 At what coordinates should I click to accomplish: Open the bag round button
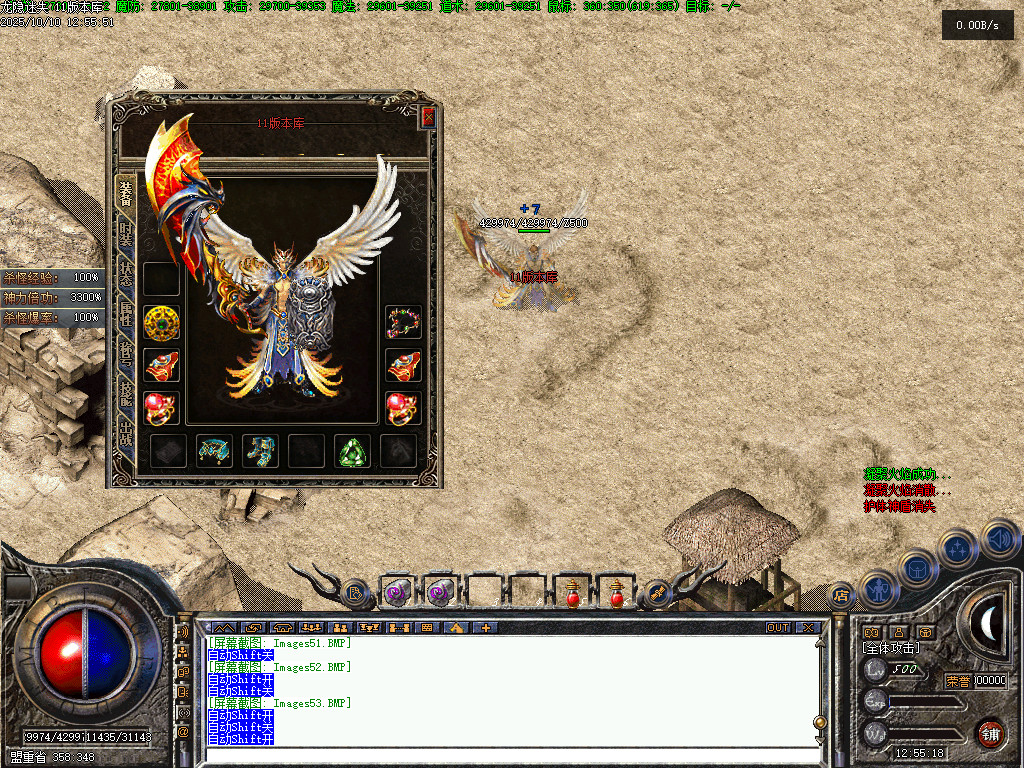pyautogui.click(x=918, y=568)
